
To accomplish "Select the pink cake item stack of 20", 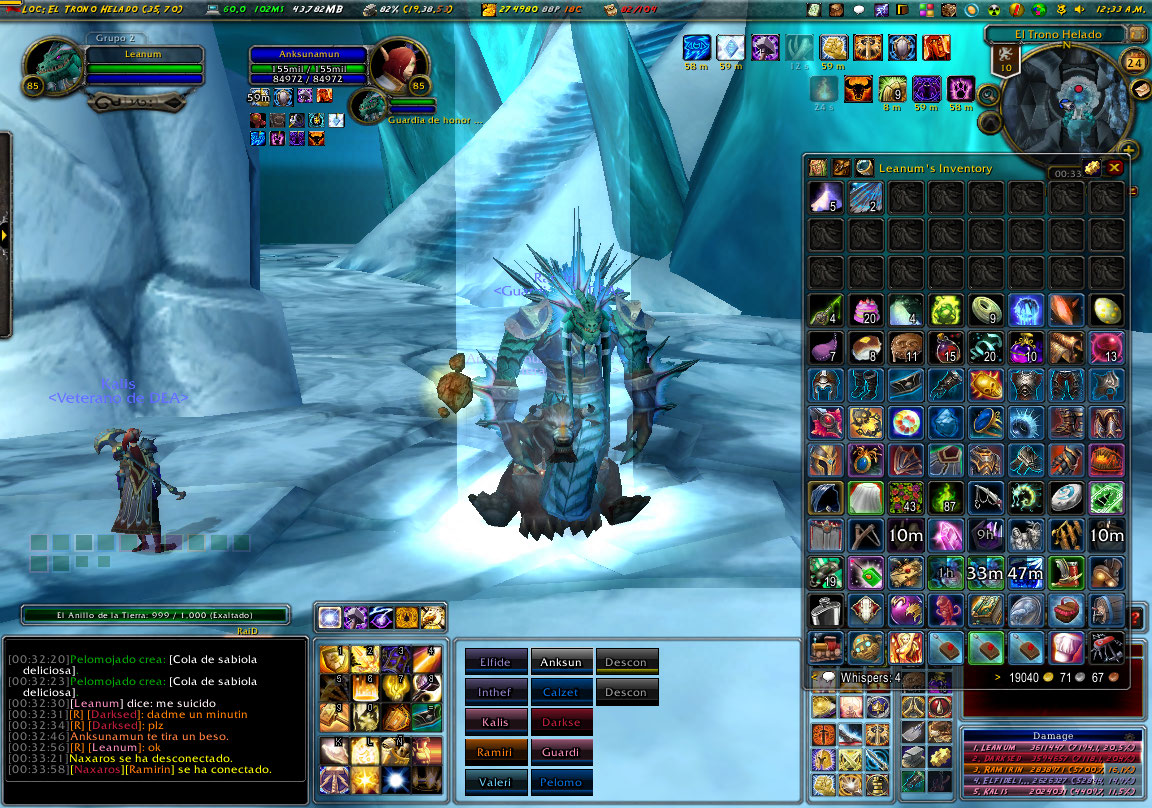I will (865, 309).
